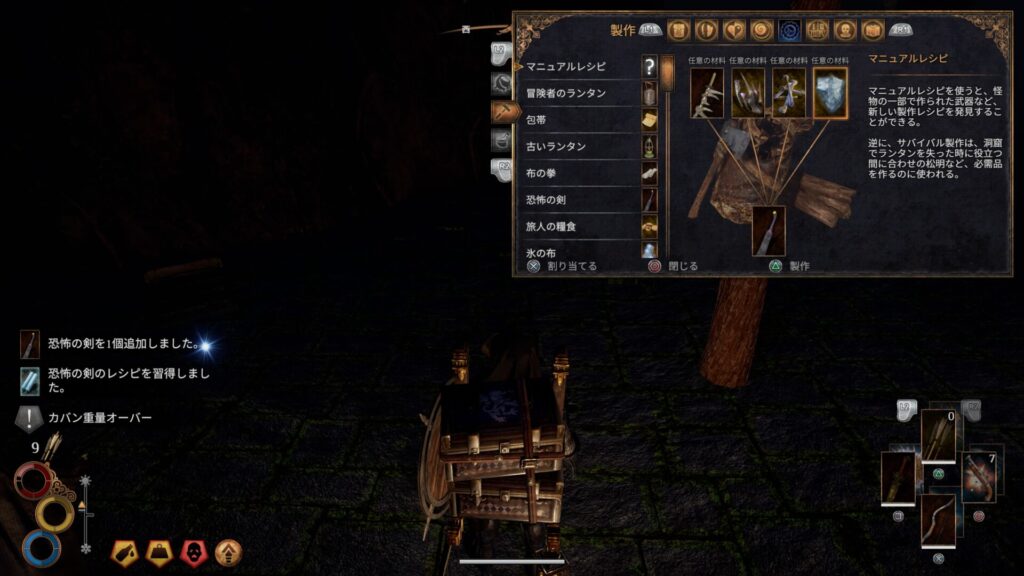Screen dimensions: 1024x576
Task: Select the マニュアルレシピ recipe entry
Action: click(580, 67)
